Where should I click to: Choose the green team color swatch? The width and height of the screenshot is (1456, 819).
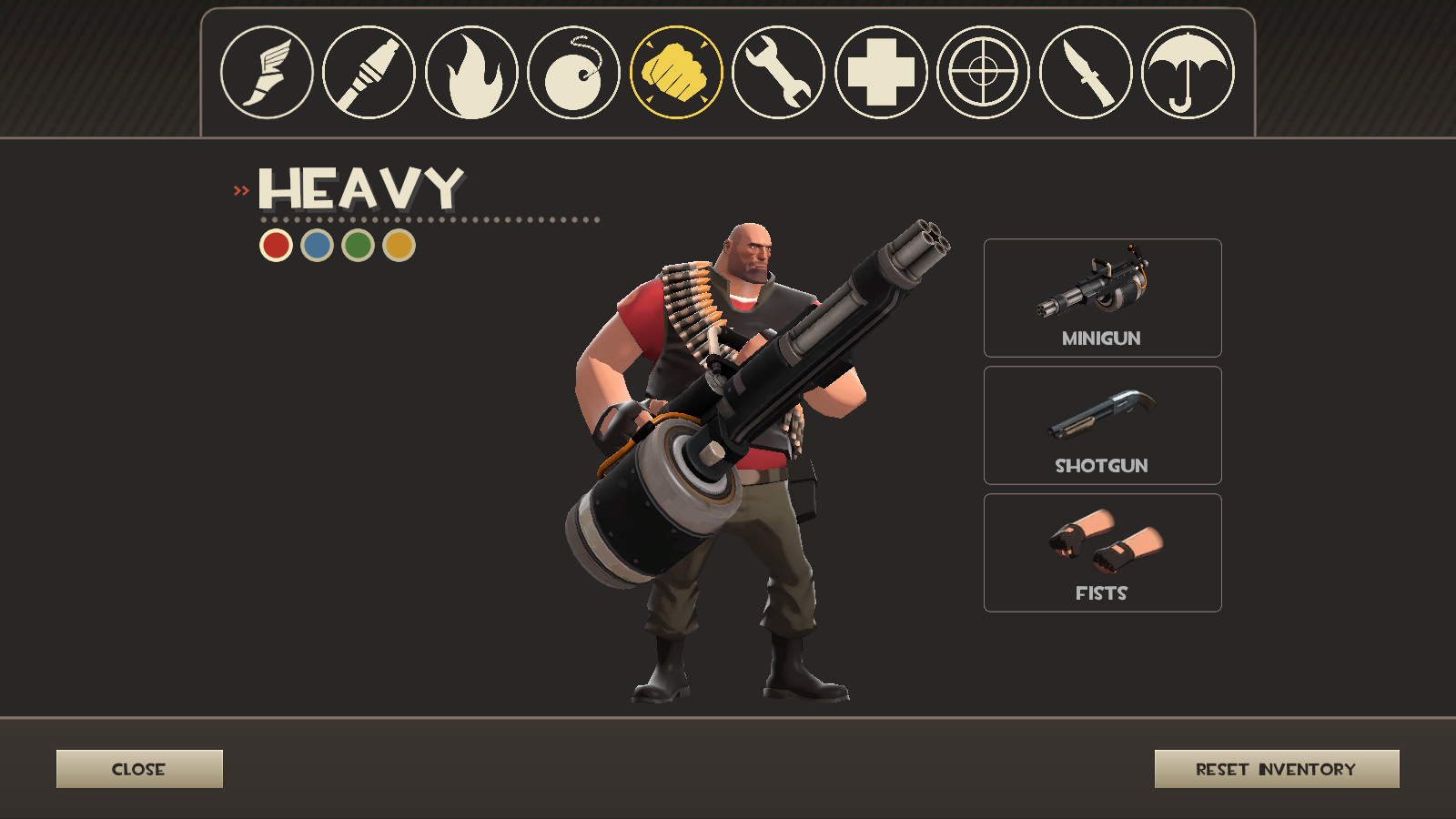tap(359, 246)
